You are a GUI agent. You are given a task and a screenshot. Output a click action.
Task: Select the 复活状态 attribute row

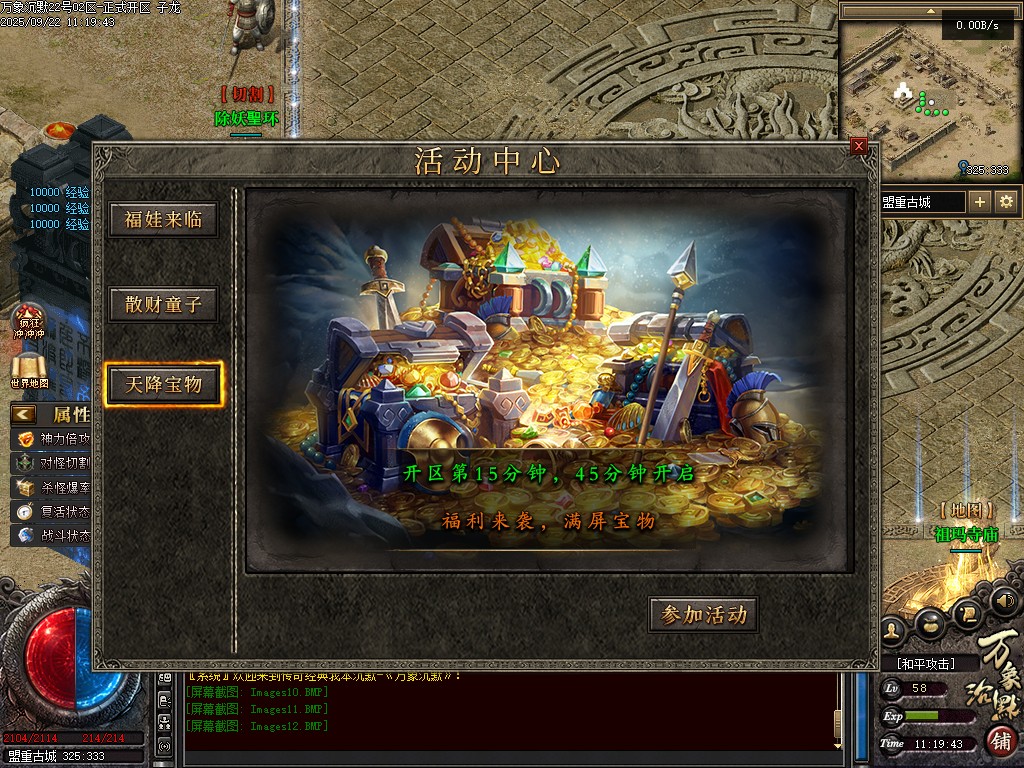pos(55,511)
